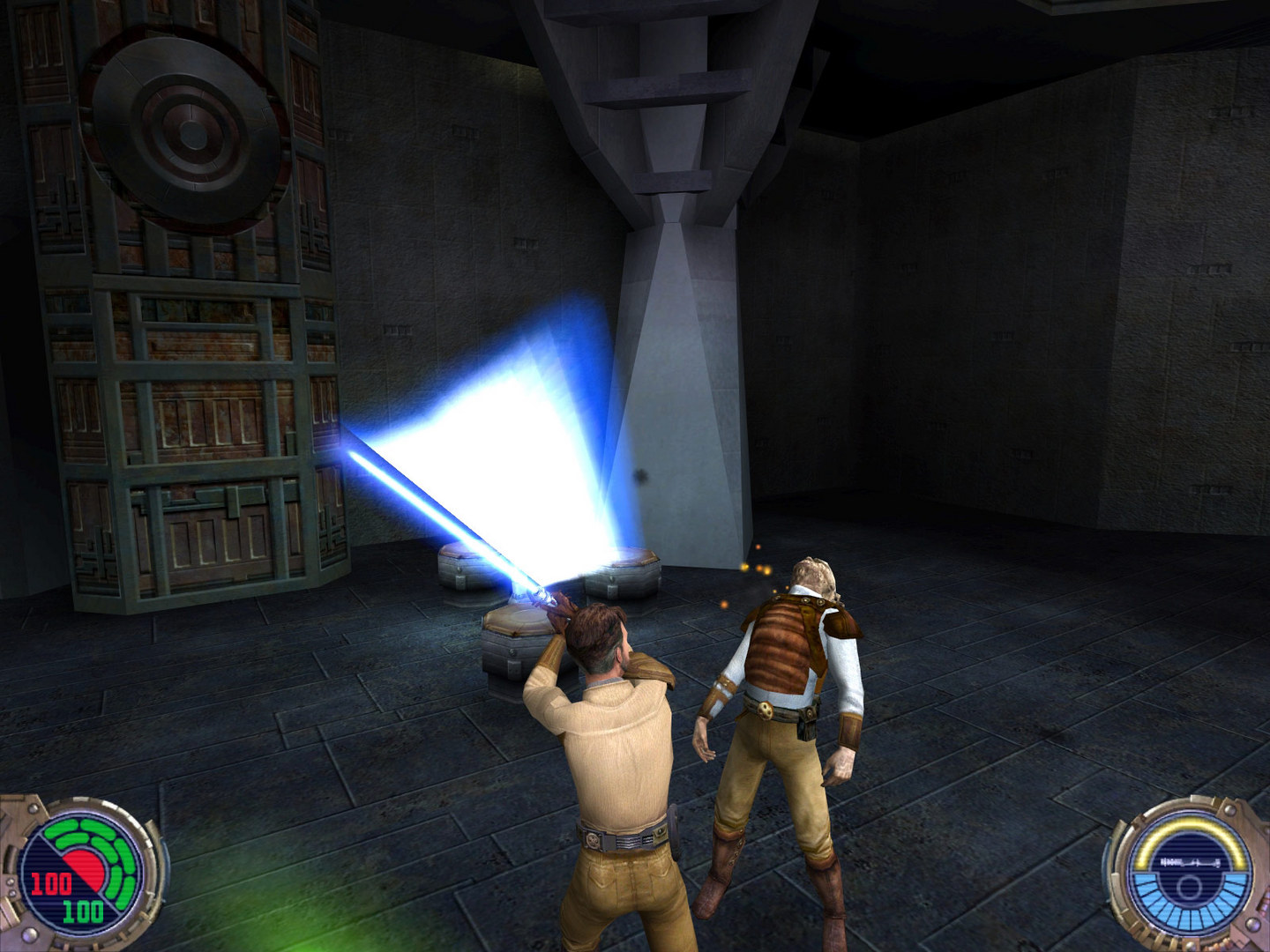Screen dimensions: 1270x952
Task: Select the circular saber-throw ring in the HUD
Action: 1190,886
